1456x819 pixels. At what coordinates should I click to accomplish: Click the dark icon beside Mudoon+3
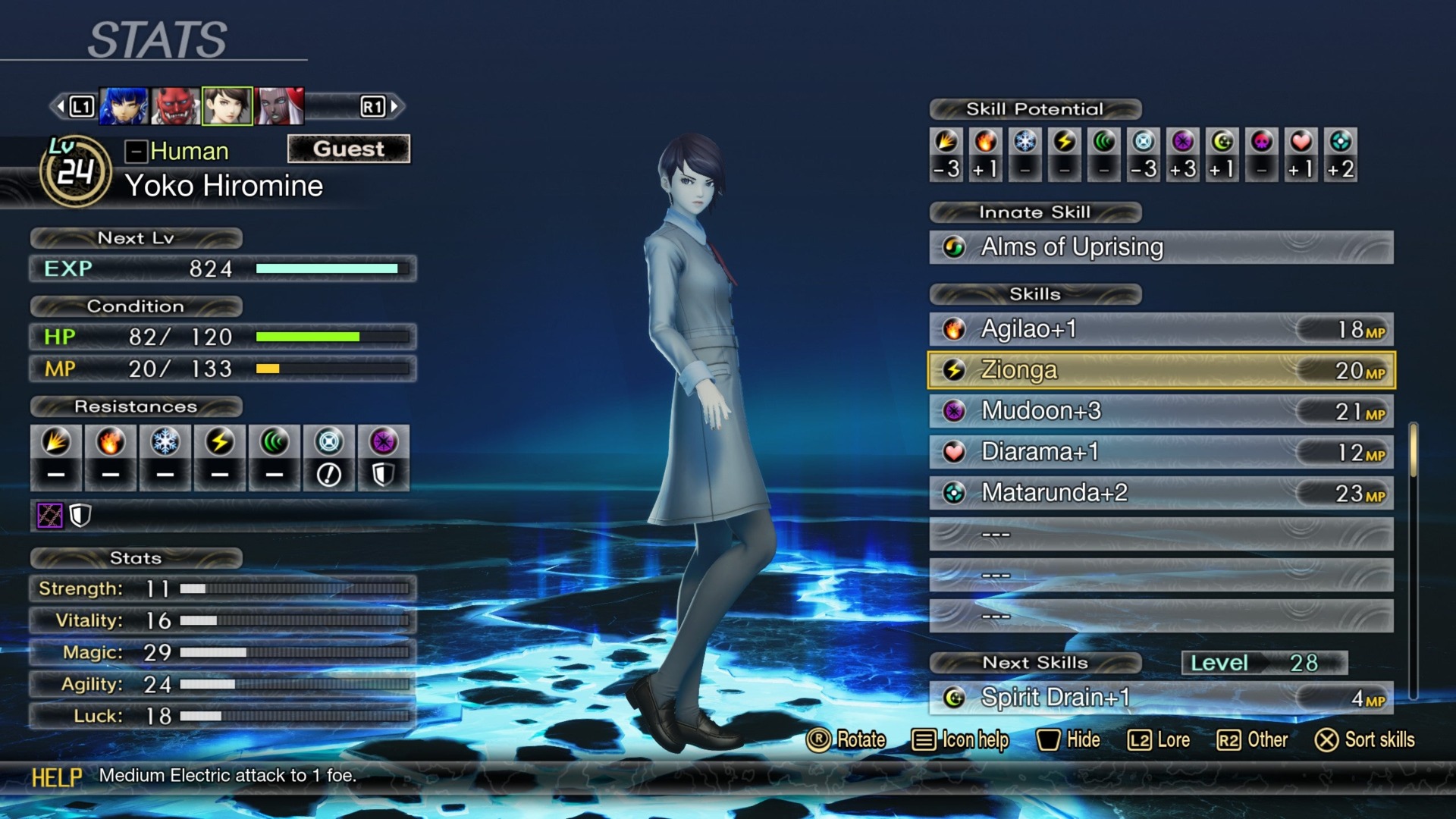click(x=954, y=411)
